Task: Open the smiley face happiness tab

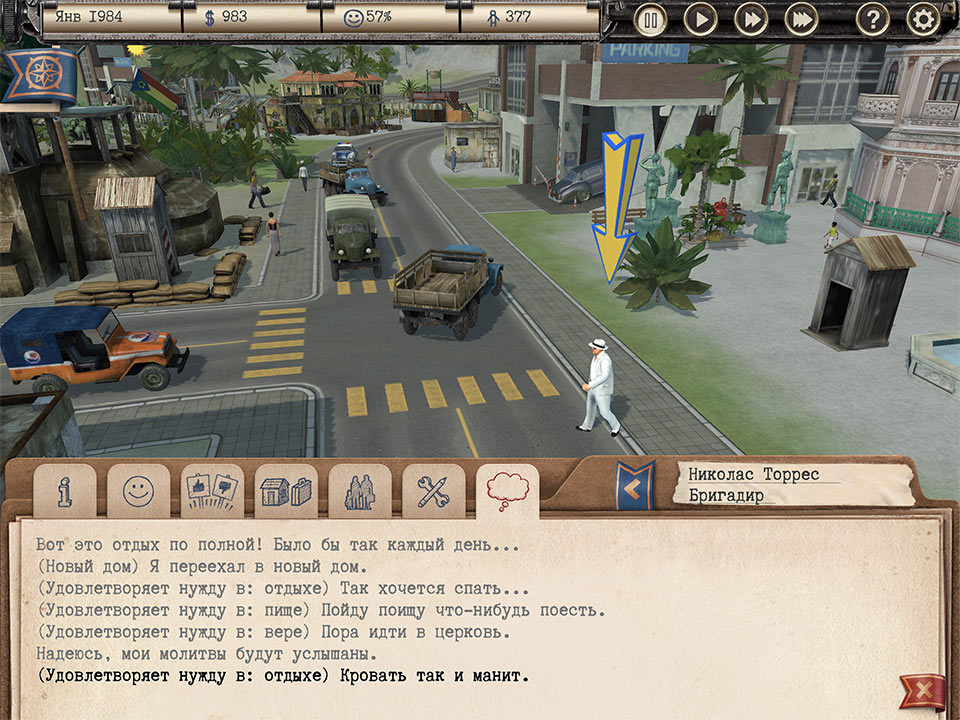Action: pos(138,491)
